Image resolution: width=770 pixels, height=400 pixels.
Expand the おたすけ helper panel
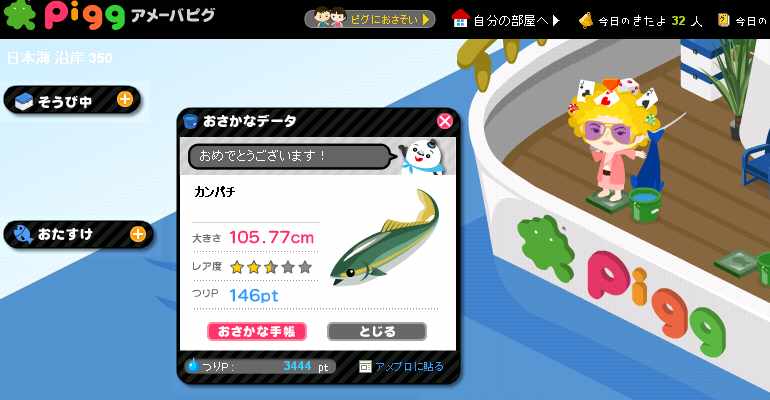point(138,235)
